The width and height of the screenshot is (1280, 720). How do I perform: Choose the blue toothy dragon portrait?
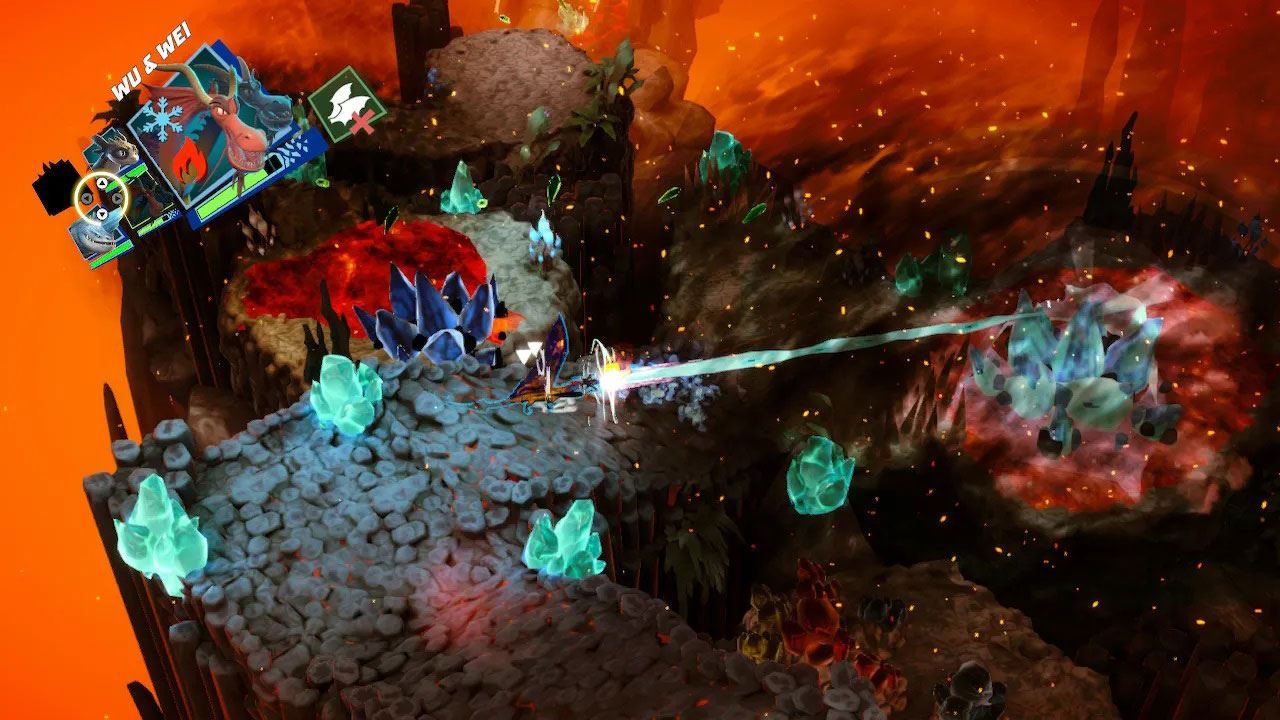pyautogui.click(x=92, y=240)
